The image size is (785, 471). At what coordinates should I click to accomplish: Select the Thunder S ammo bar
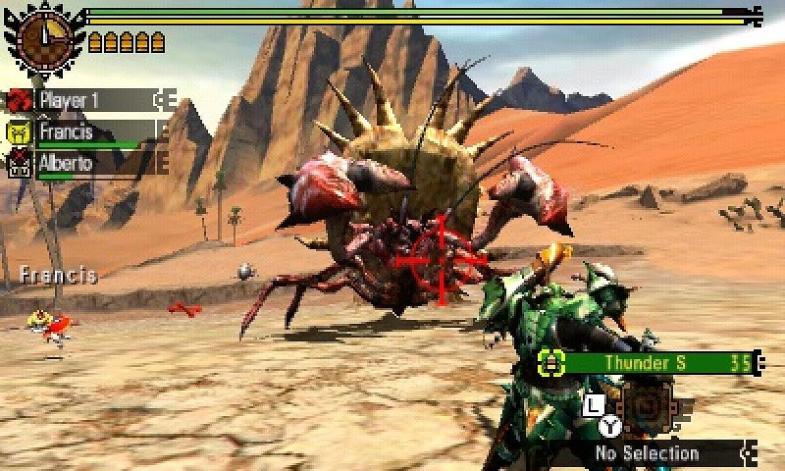[650, 362]
